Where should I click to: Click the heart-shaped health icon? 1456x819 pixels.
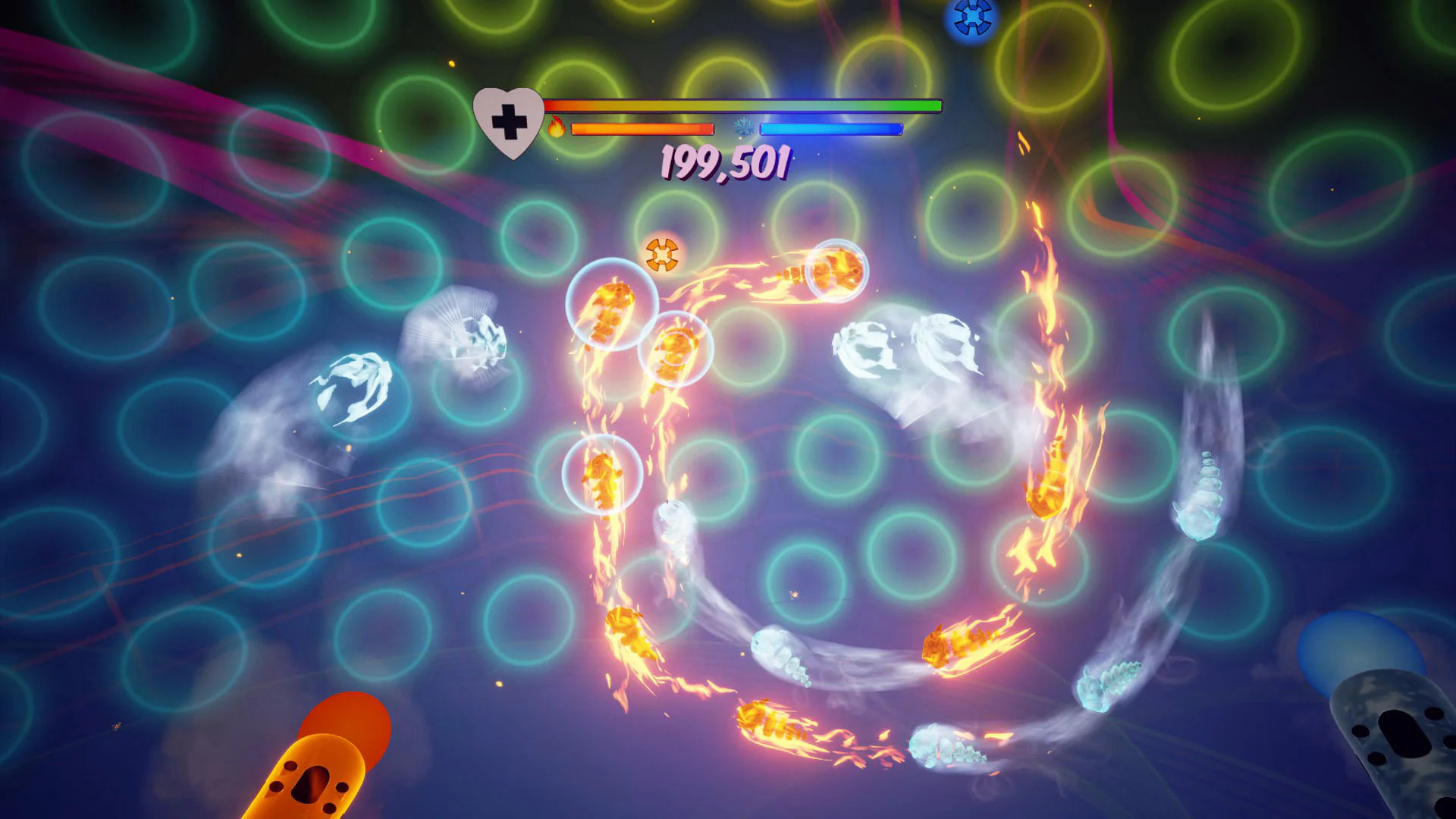[x=507, y=121]
